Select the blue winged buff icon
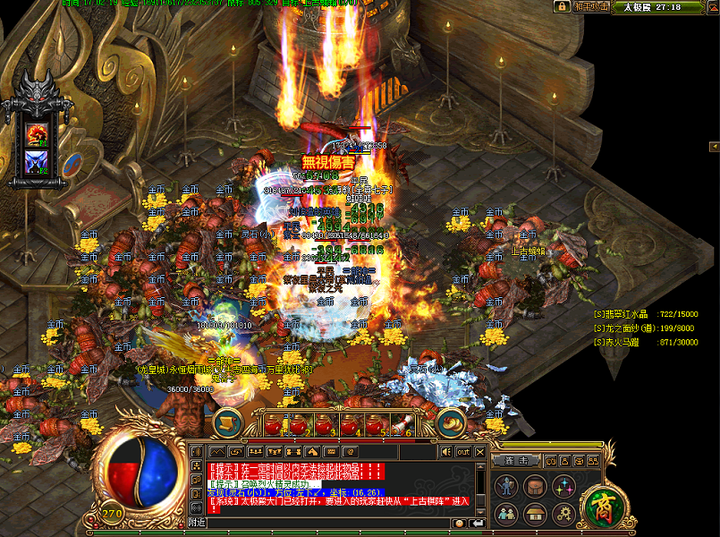The width and height of the screenshot is (720, 537). tap(38, 161)
